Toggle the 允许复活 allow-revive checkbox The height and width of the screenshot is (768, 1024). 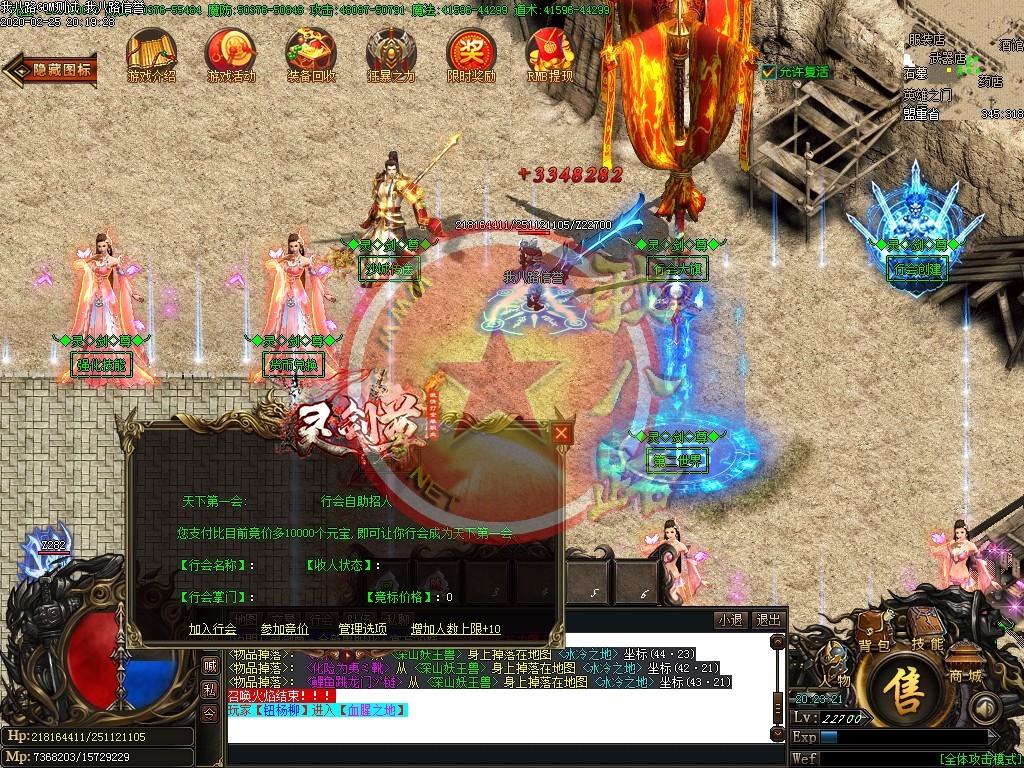tap(768, 72)
